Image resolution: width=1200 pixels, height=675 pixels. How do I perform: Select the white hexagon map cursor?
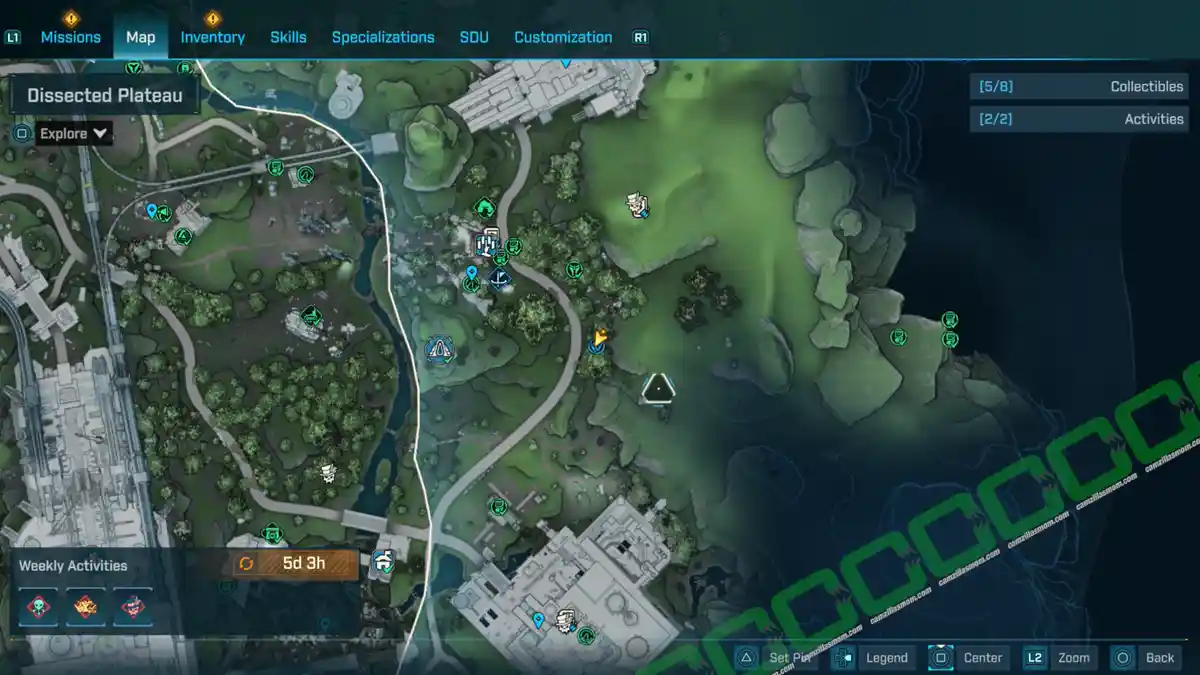[x=659, y=388]
